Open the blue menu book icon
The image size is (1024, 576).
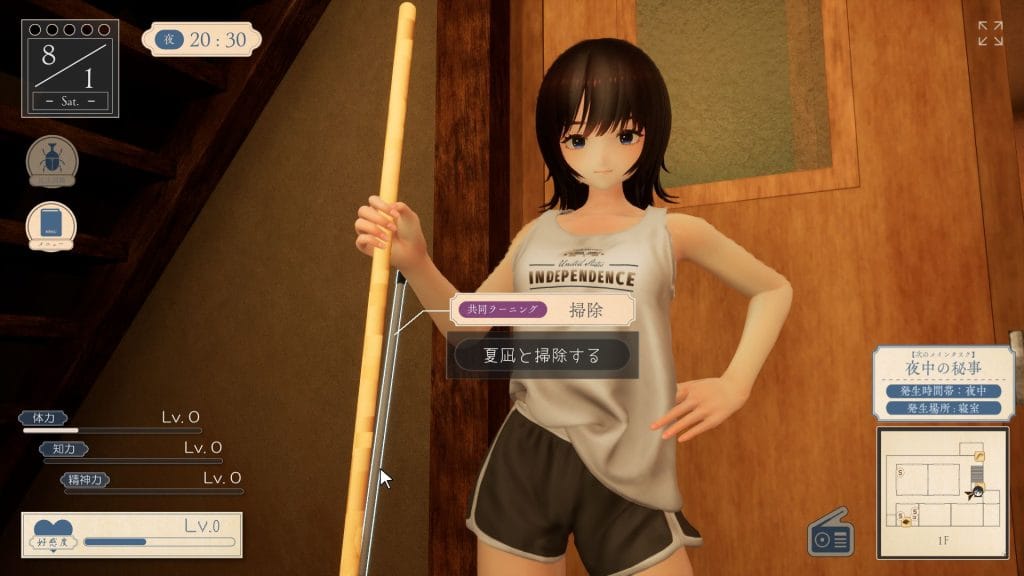pos(52,226)
